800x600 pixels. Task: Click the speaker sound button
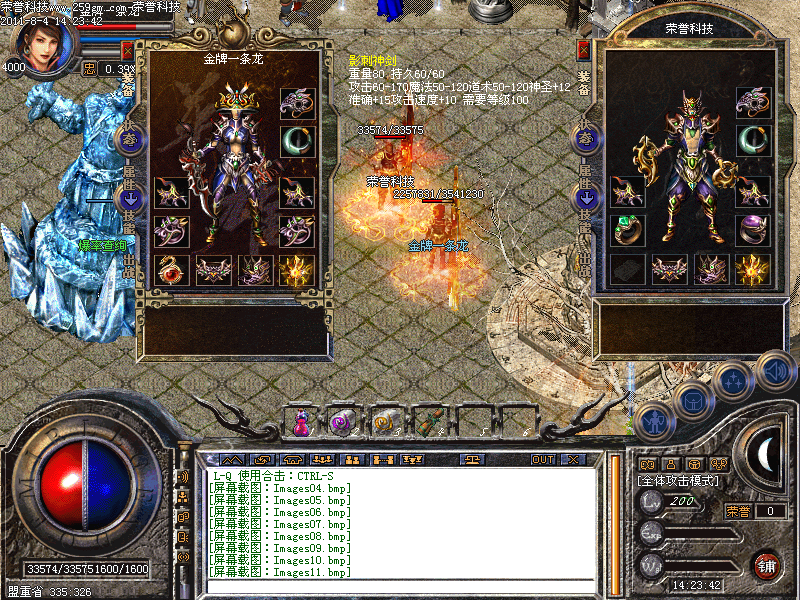(775, 368)
